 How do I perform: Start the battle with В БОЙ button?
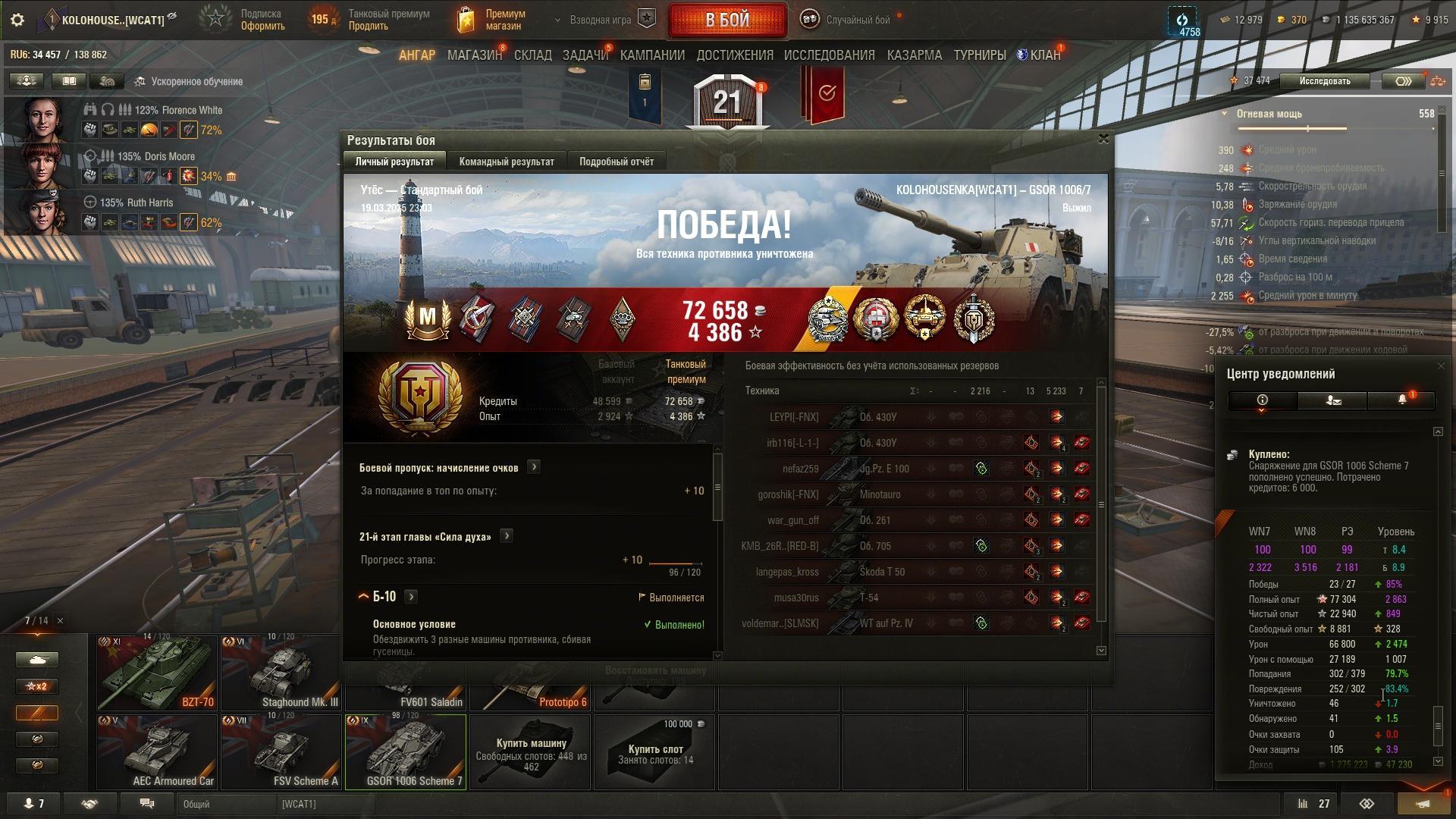coord(726,20)
